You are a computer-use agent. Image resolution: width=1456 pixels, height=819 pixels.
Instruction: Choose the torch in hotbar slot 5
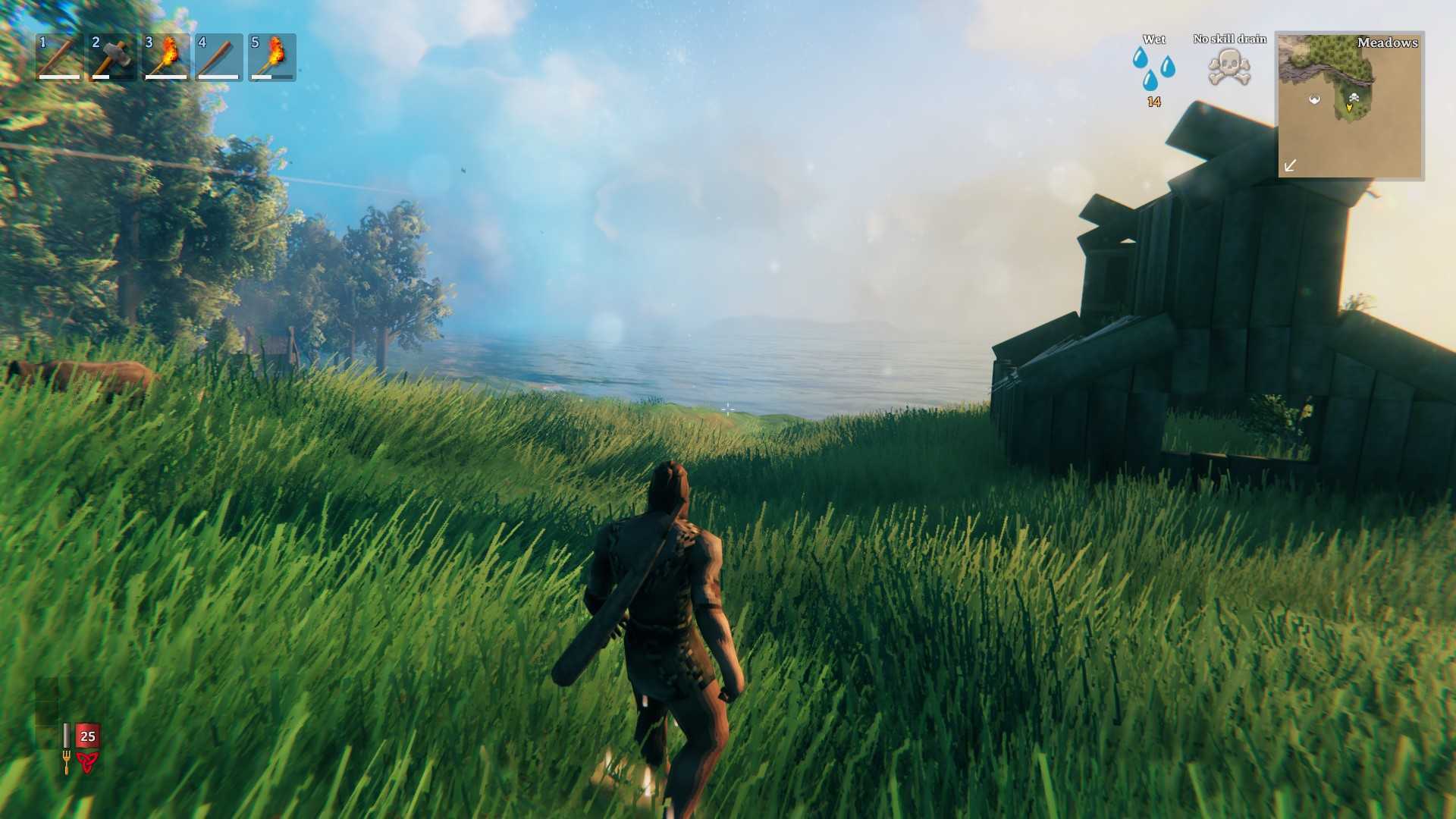coord(271,57)
